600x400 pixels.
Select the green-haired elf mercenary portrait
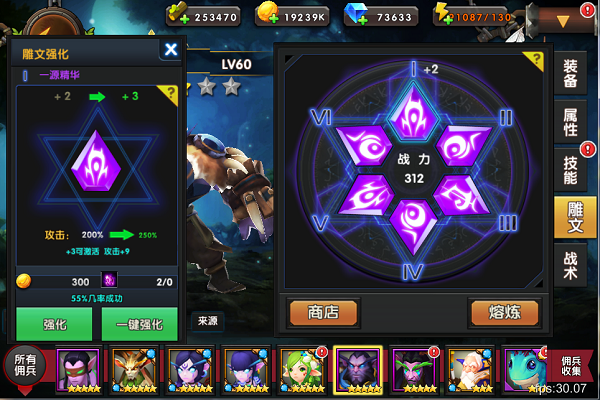(x=300, y=368)
